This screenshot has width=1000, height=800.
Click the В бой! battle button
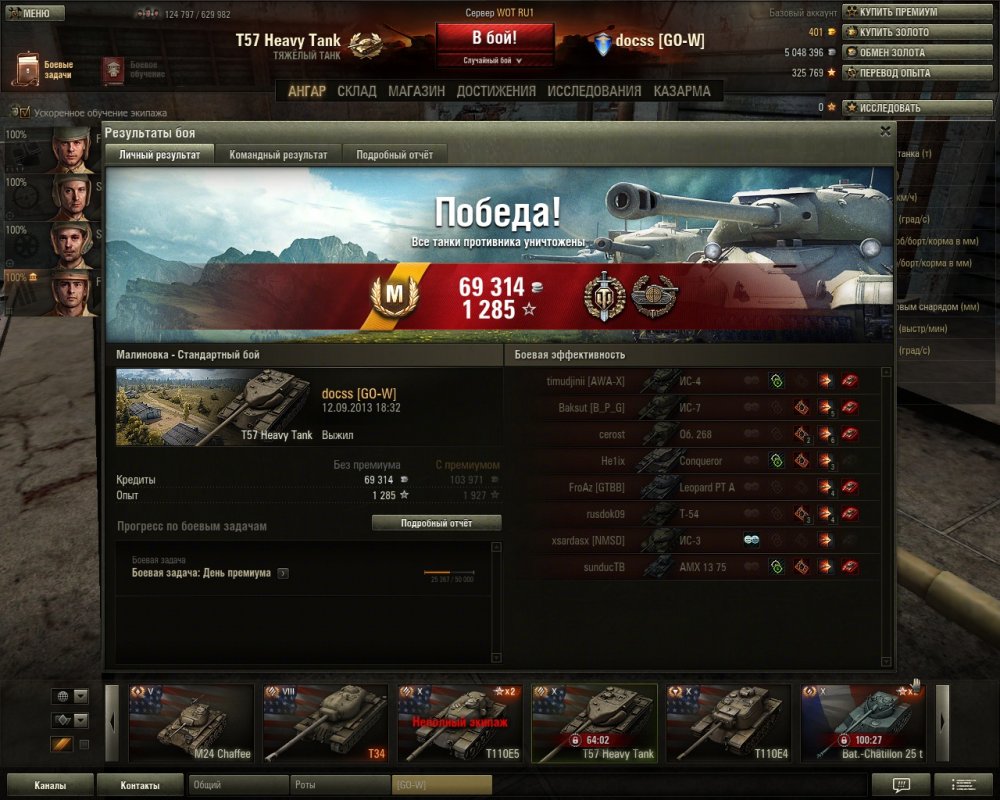click(495, 39)
